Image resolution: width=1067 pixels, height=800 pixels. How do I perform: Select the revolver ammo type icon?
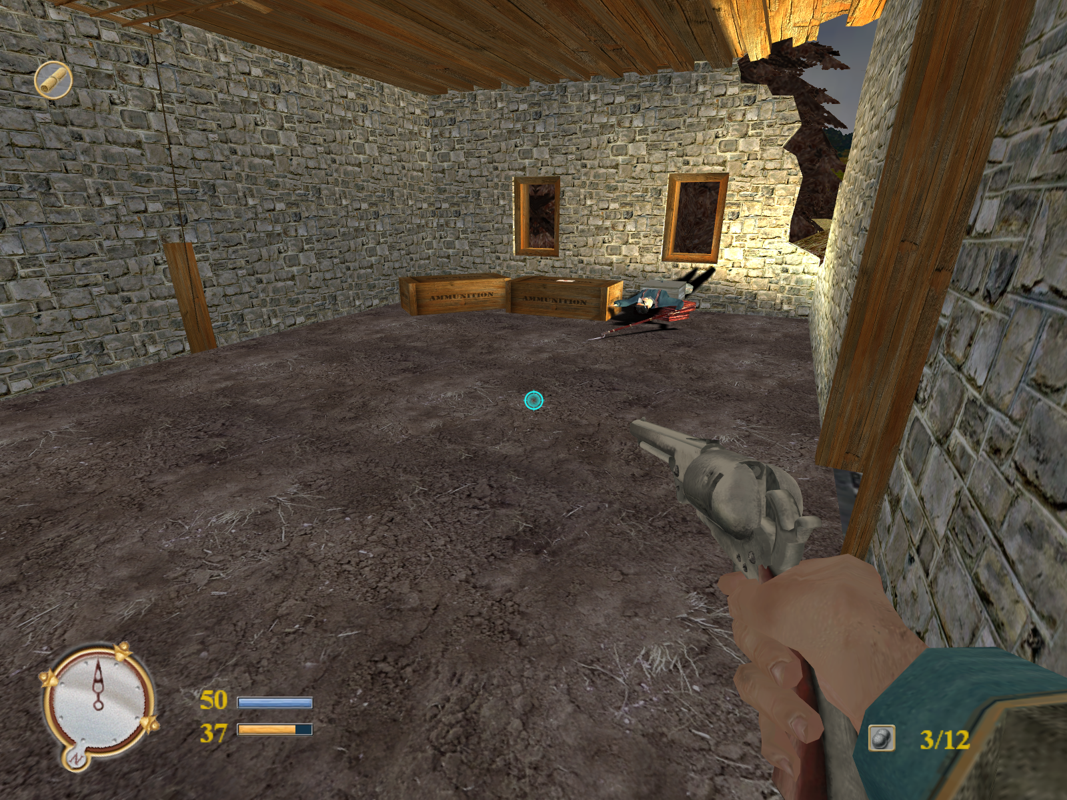[881, 738]
